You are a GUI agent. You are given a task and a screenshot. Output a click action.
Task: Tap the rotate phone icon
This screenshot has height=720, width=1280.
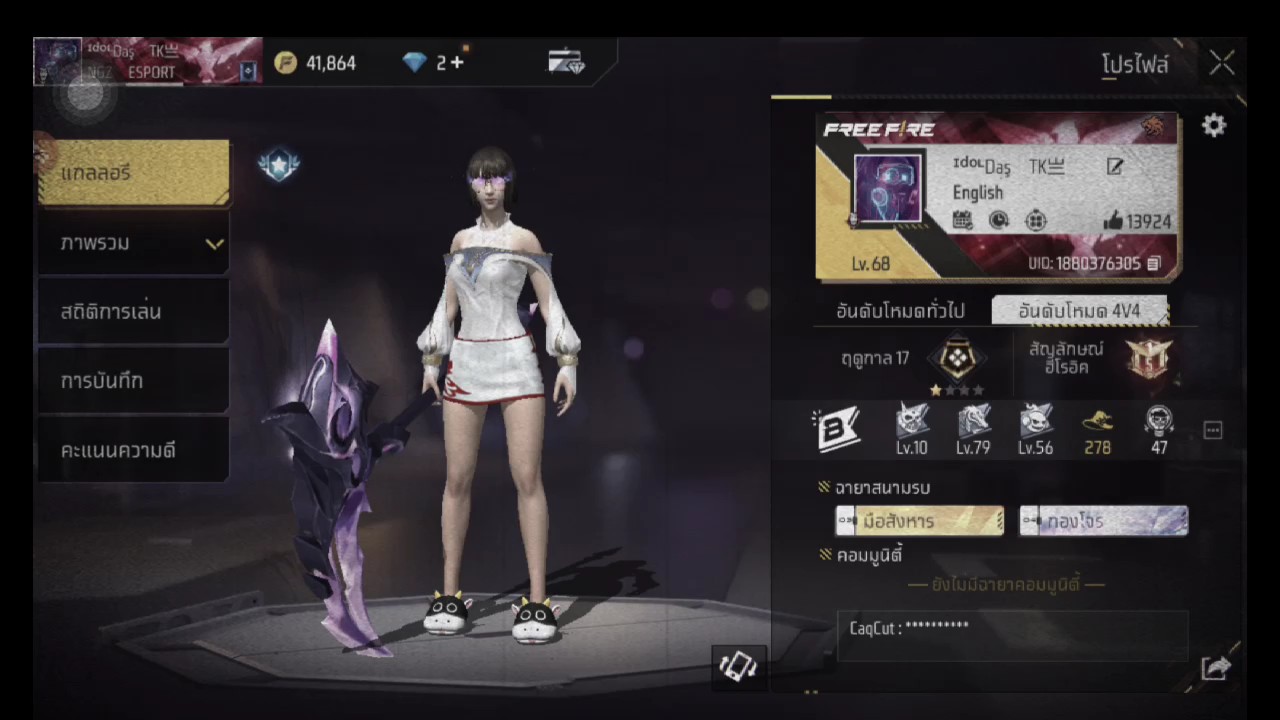[x=738, y=667]
